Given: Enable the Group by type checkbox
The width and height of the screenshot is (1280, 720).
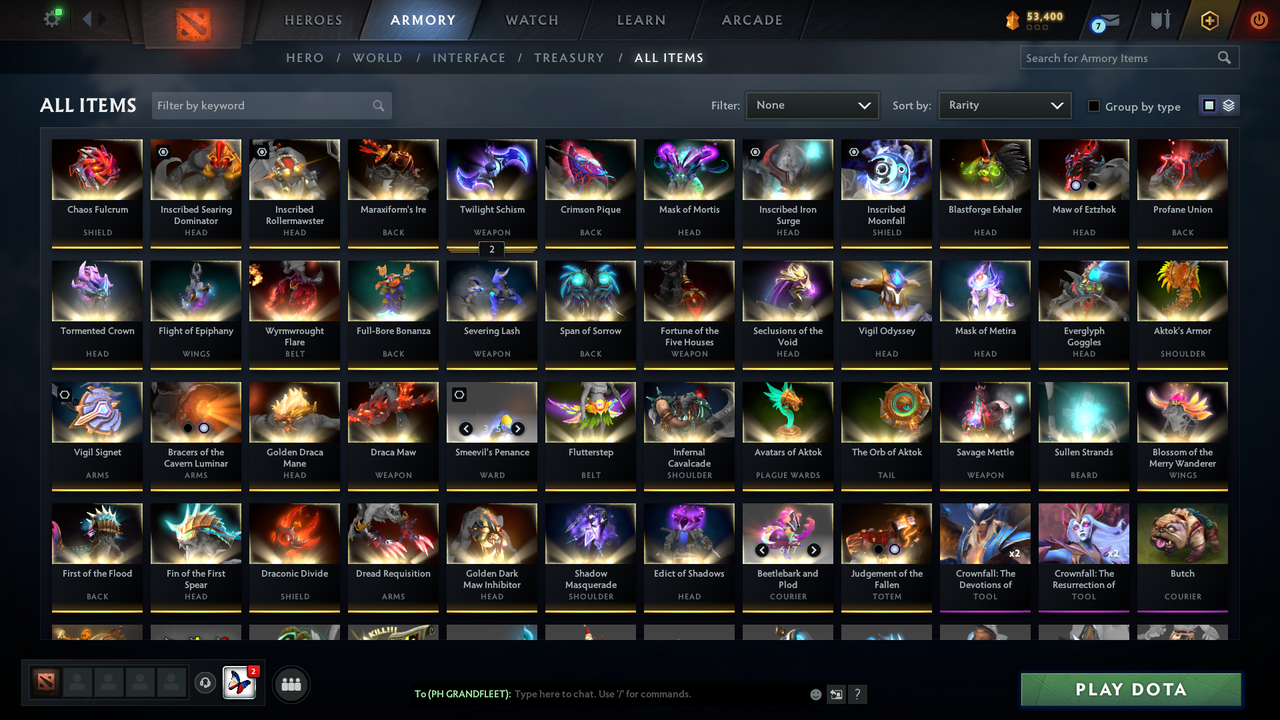Looking at the screenshot, I should coord(1091,106).
